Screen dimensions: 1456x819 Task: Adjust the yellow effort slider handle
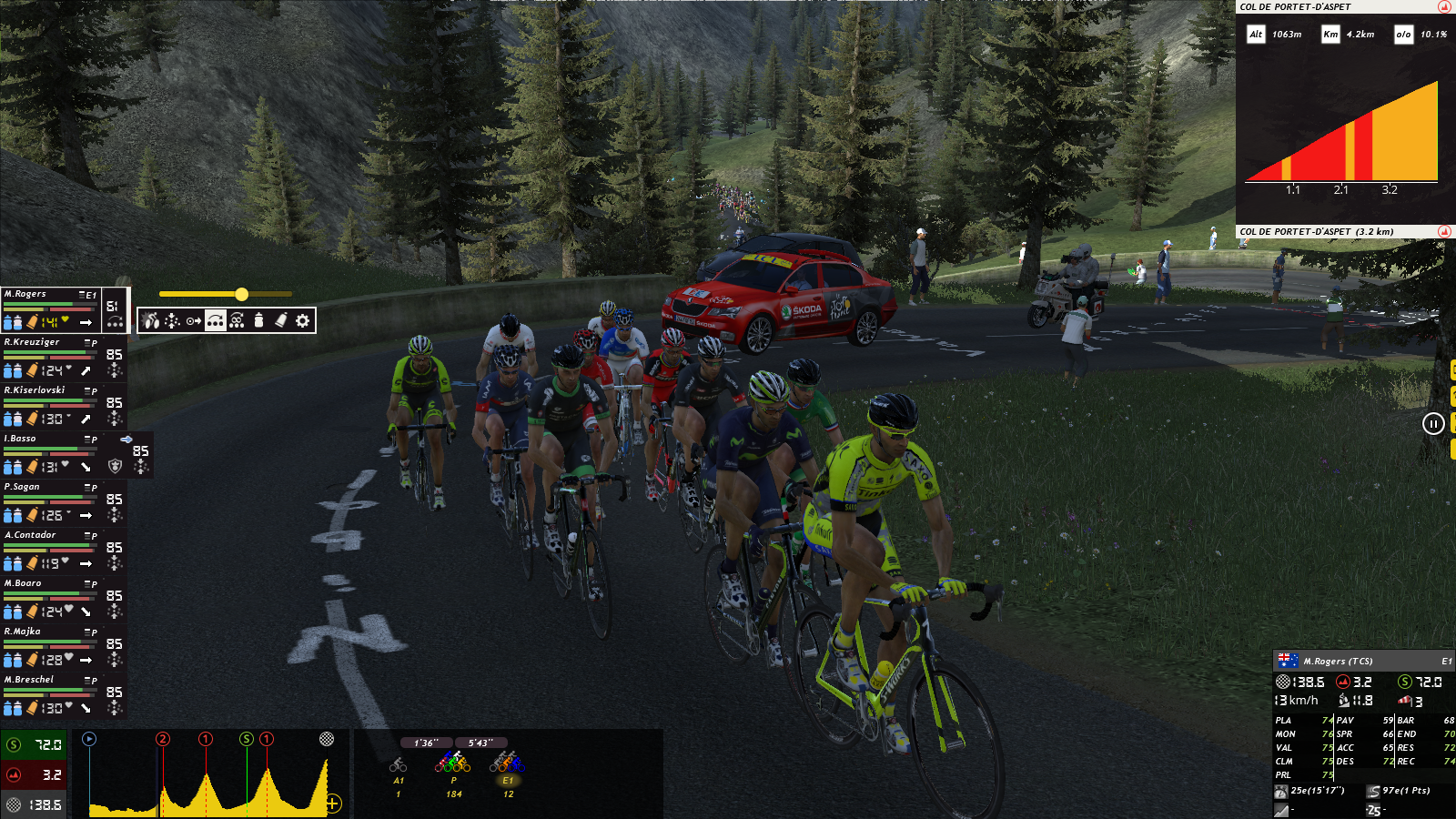[241, 294]
